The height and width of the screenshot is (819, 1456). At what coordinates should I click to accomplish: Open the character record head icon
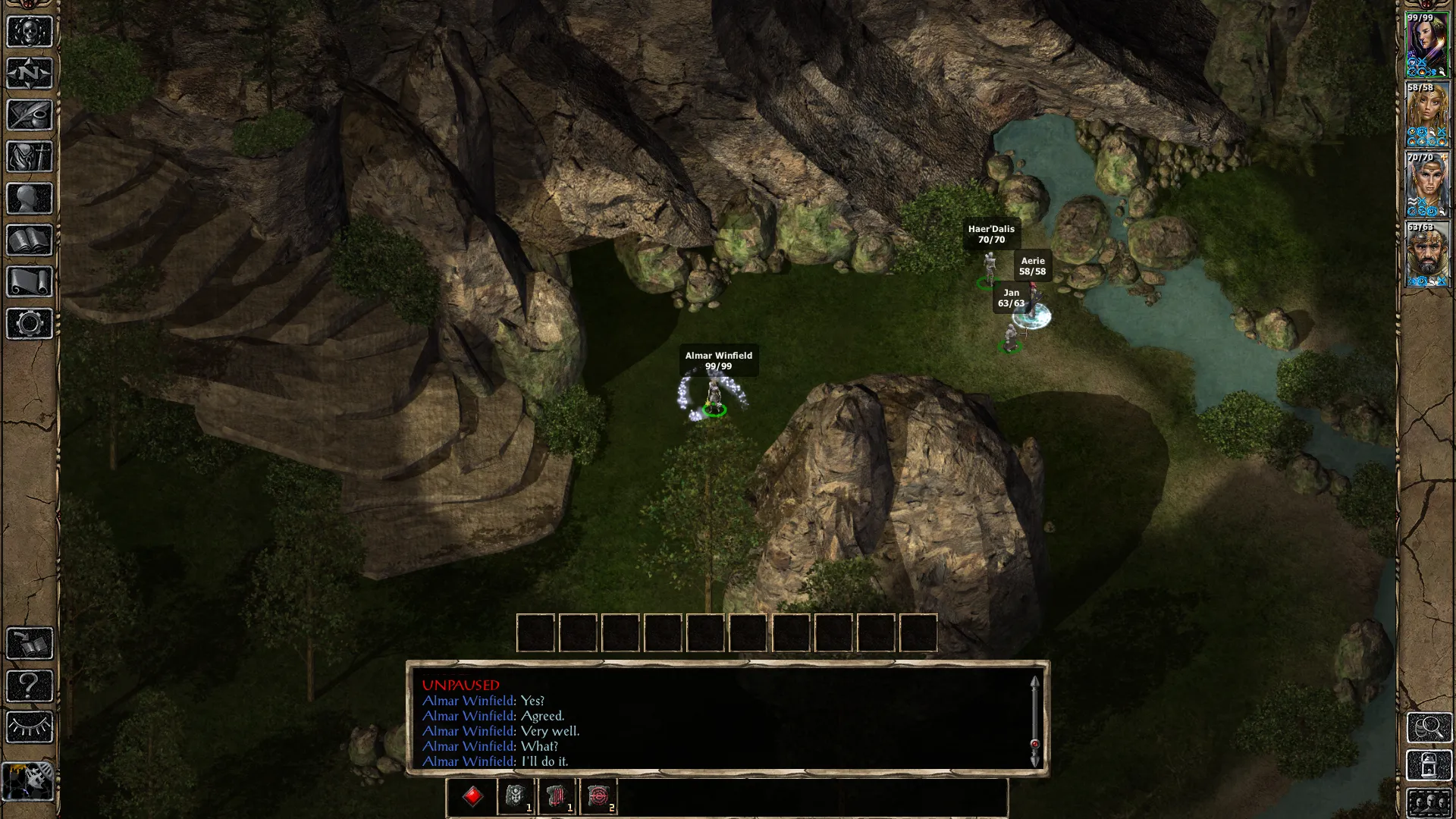click(30, 199)
